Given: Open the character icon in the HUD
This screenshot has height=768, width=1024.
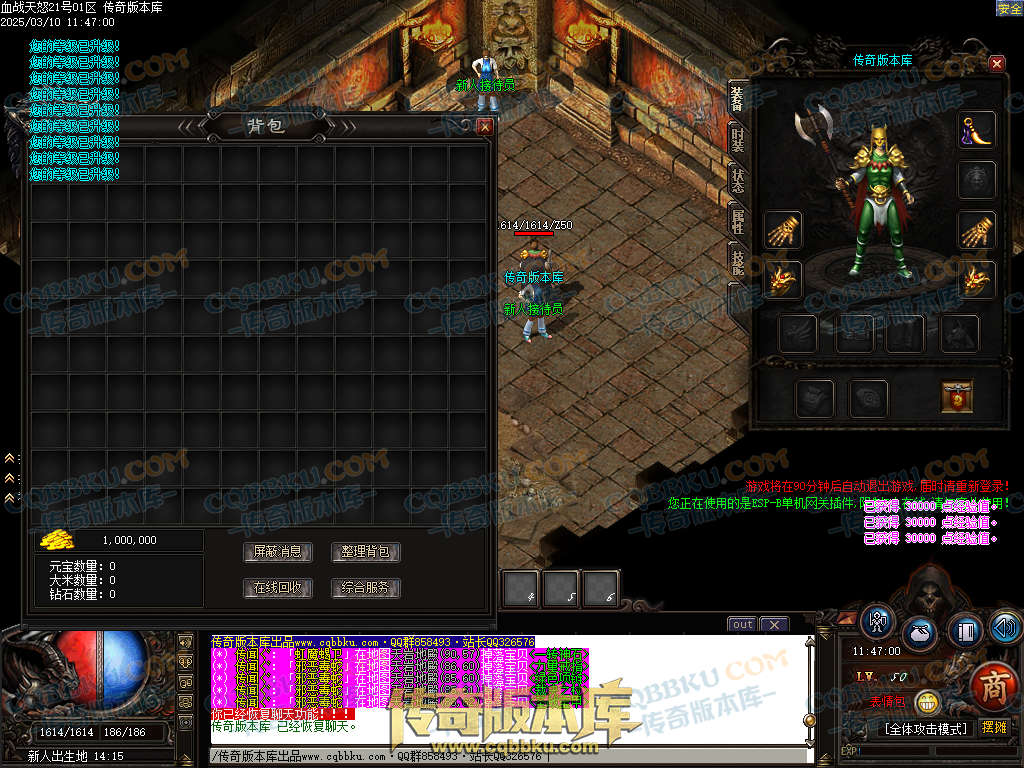Looking at the screenshot, I should (x=877, y=621).
